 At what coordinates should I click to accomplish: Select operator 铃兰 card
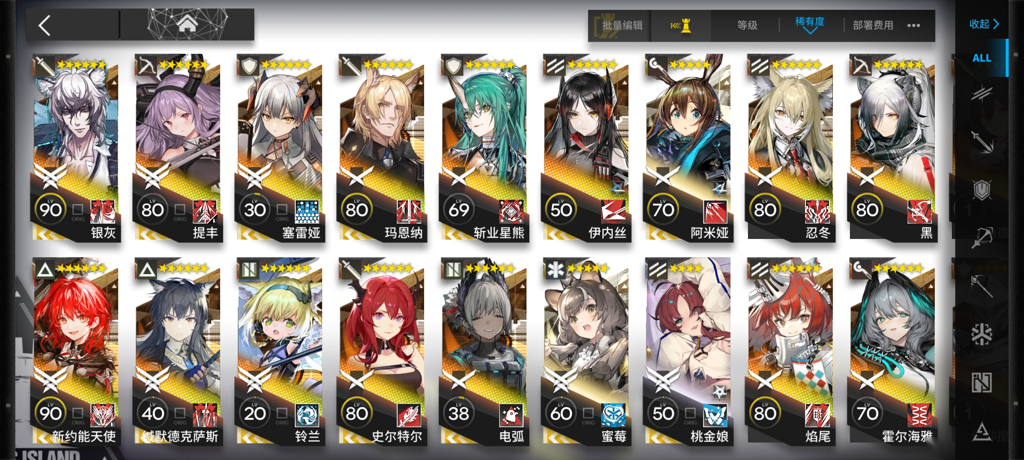pyautogui.click(x=280, y=352)
